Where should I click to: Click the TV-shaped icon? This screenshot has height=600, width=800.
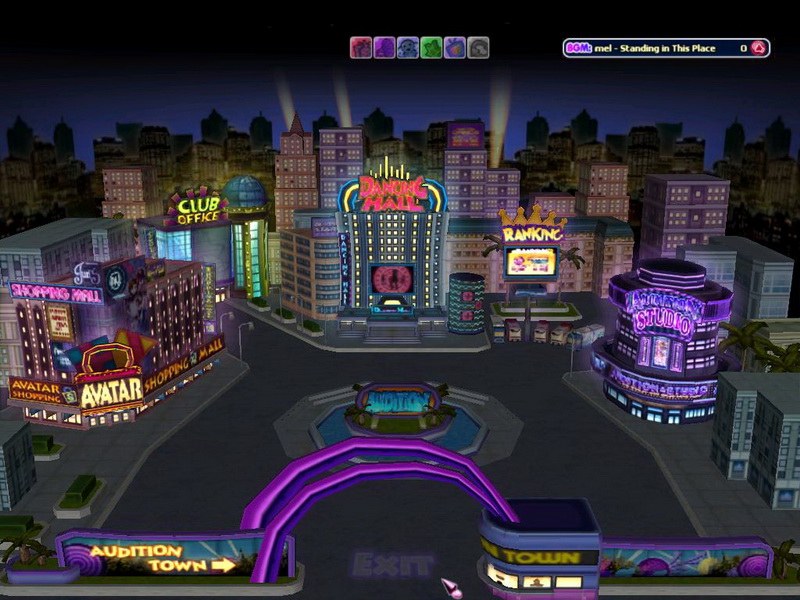[455, 48]
